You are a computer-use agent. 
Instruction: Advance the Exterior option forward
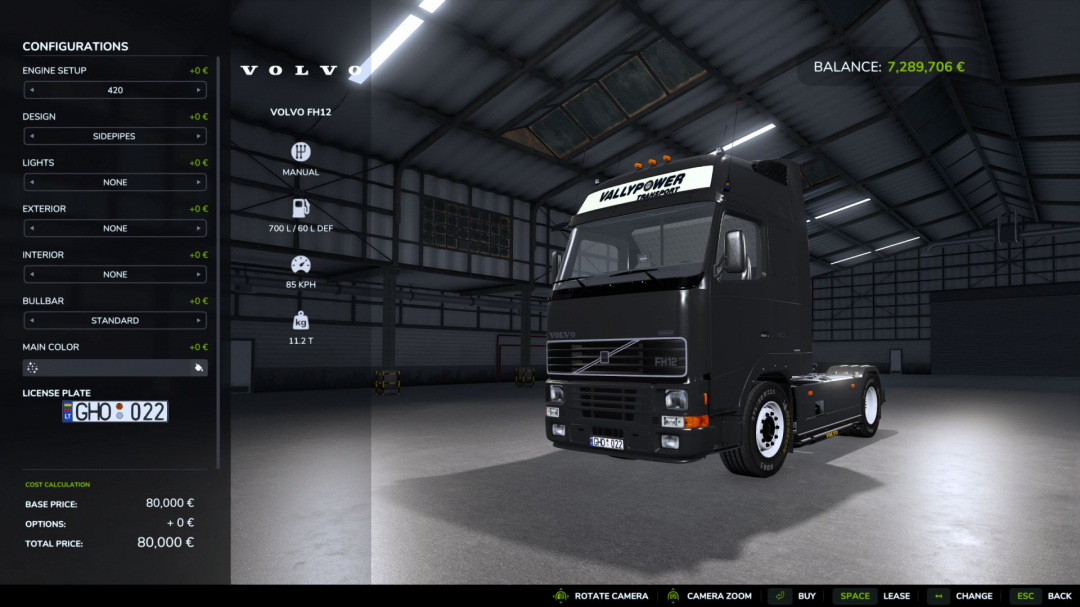pyautogui.click(x=199, y=228)
